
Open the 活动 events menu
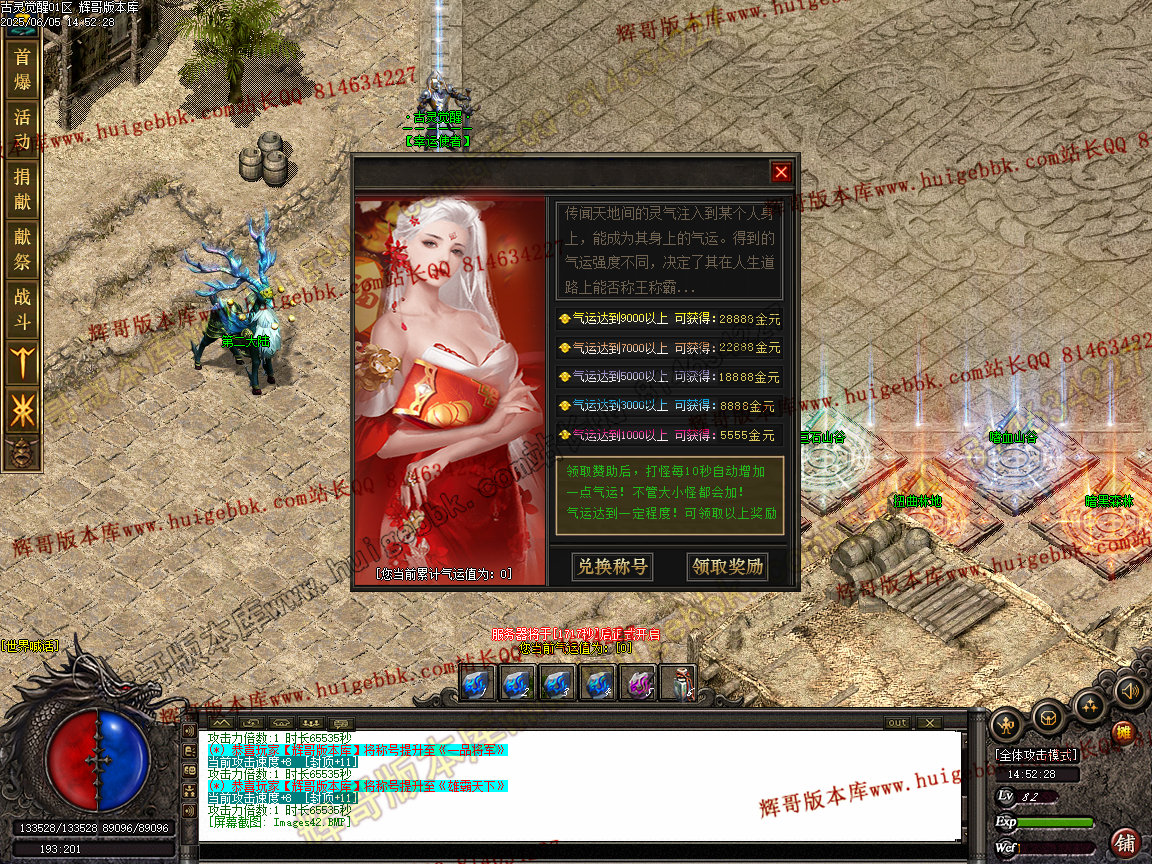point(22,129)
